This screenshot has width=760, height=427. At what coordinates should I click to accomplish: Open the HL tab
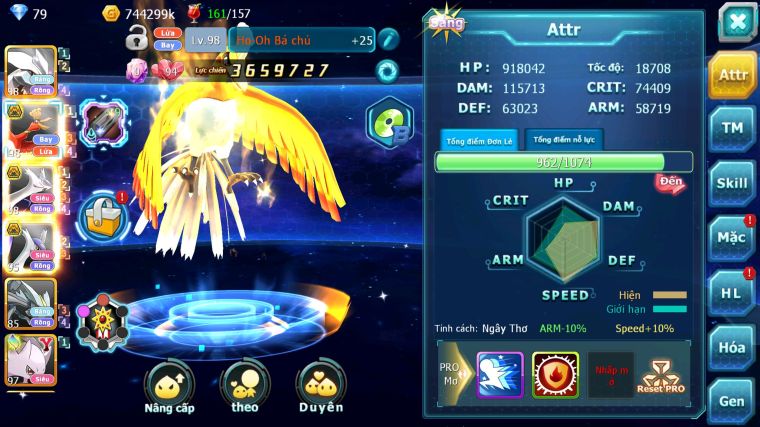[x=732, y=293]
